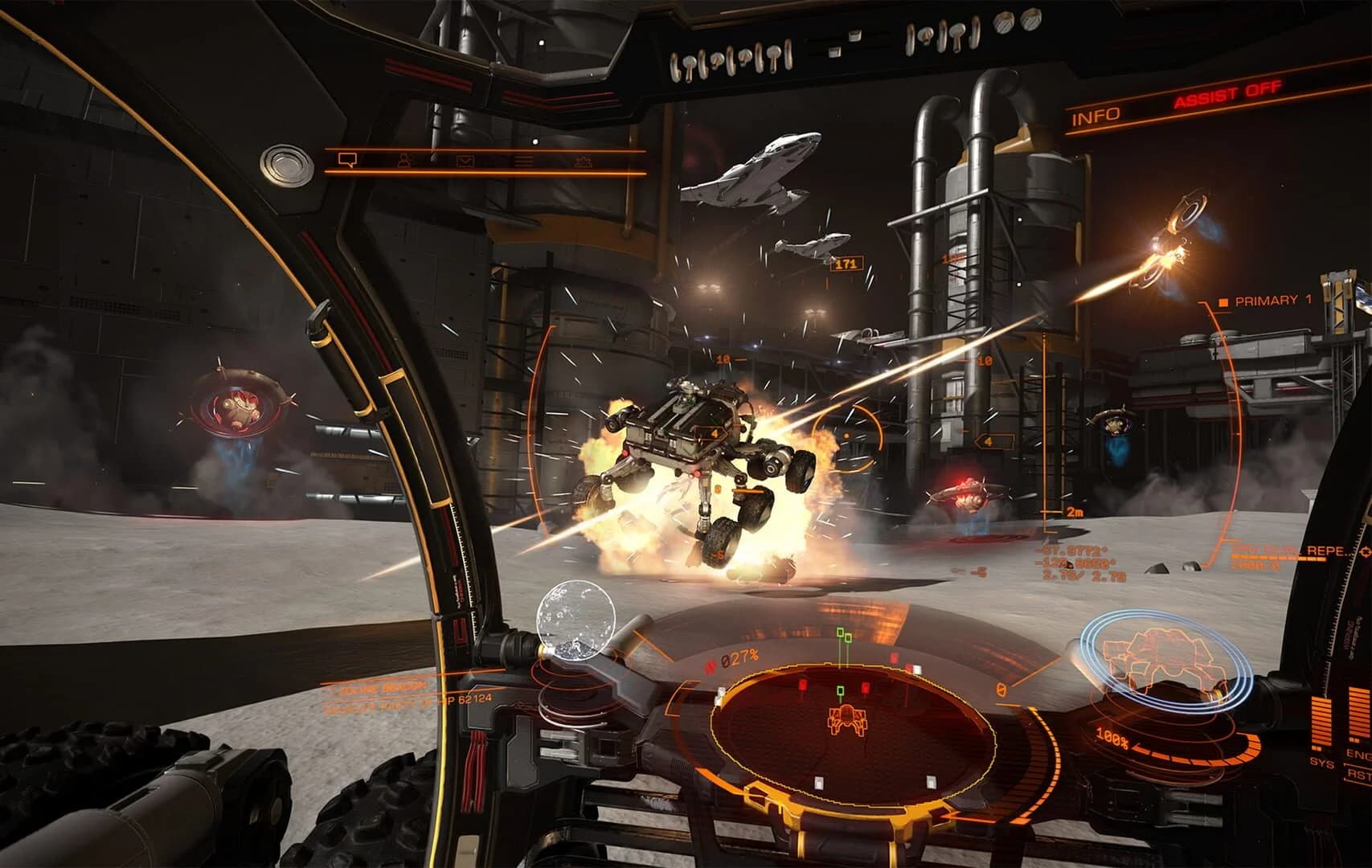Open the inbox envelope icon
This screenshot has width=1372, height=868.
tap(466, 161)
